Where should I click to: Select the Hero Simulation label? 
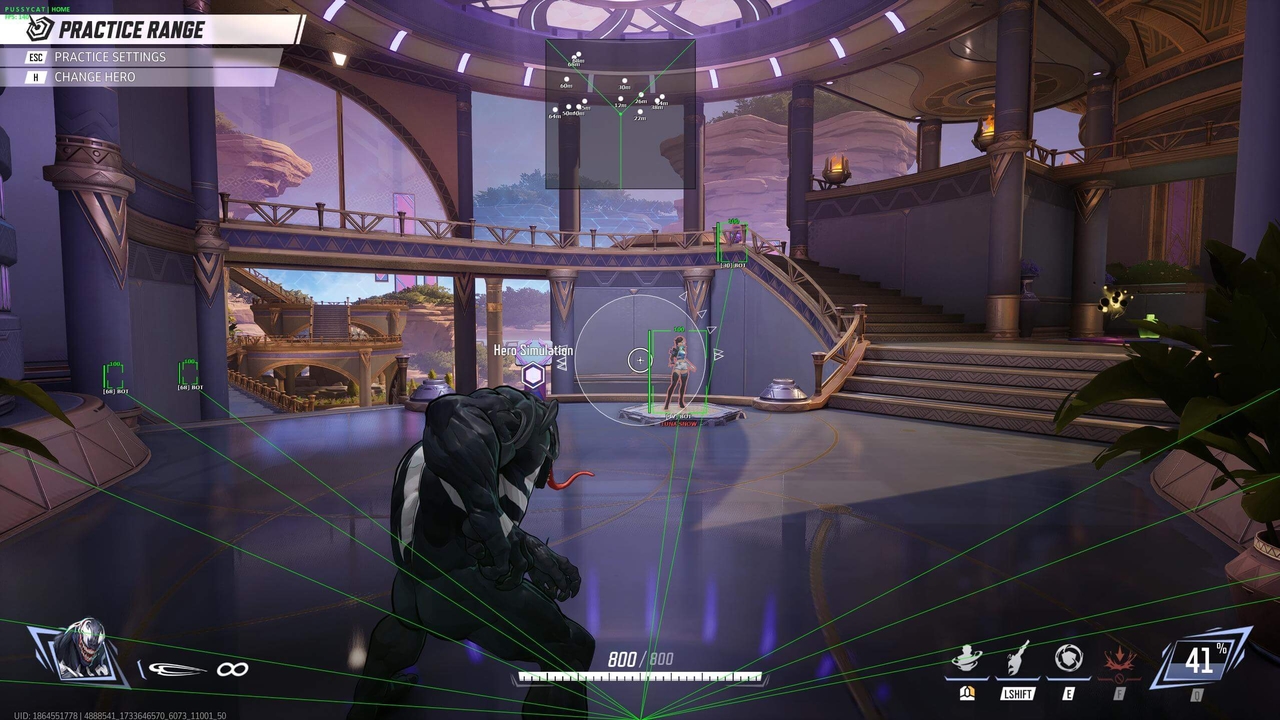pos(530,351)
